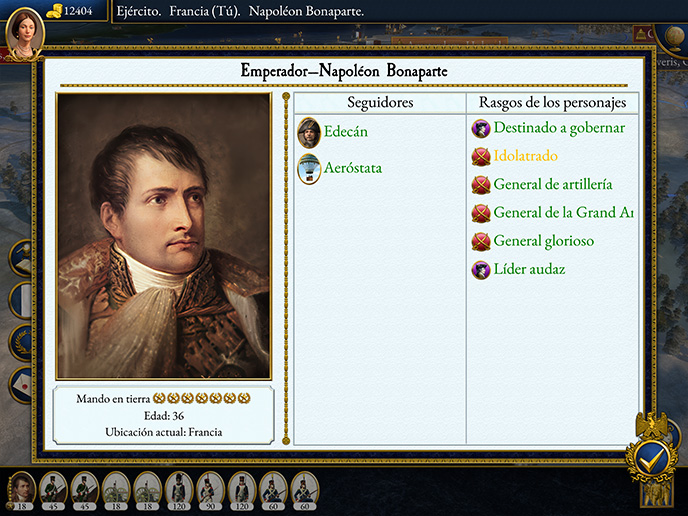The image size is (688, 516).
Task: Click Napoleon's large portrait
Action: (x=164, y=236)
